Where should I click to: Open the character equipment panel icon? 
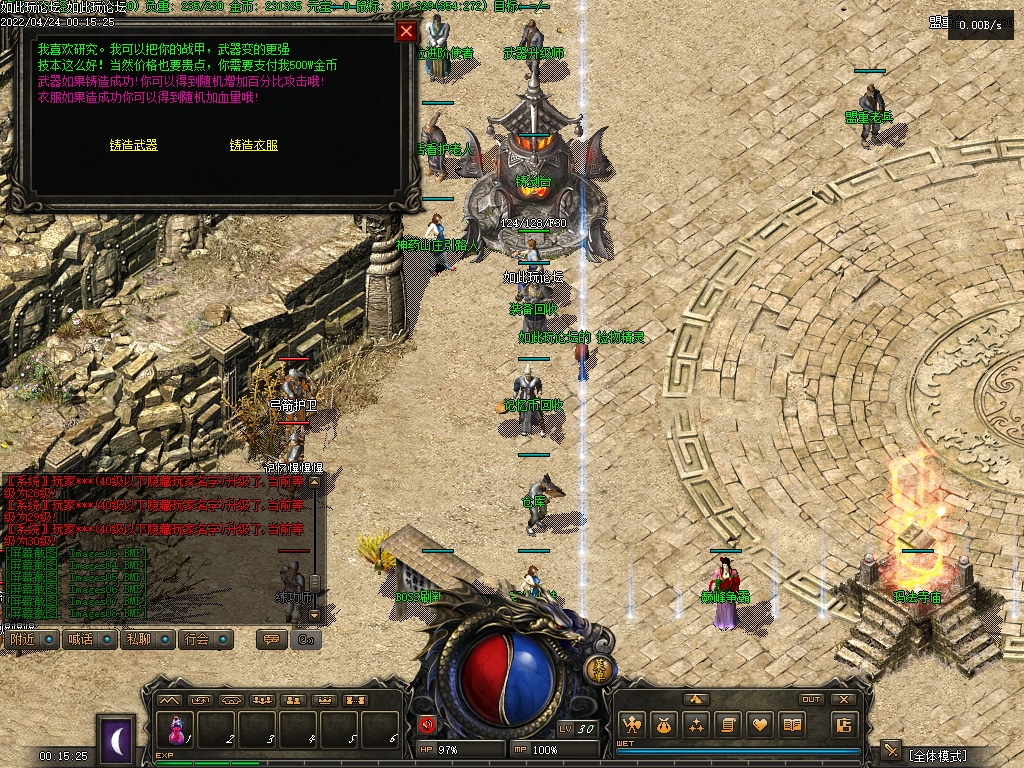(x=632, y=725)
